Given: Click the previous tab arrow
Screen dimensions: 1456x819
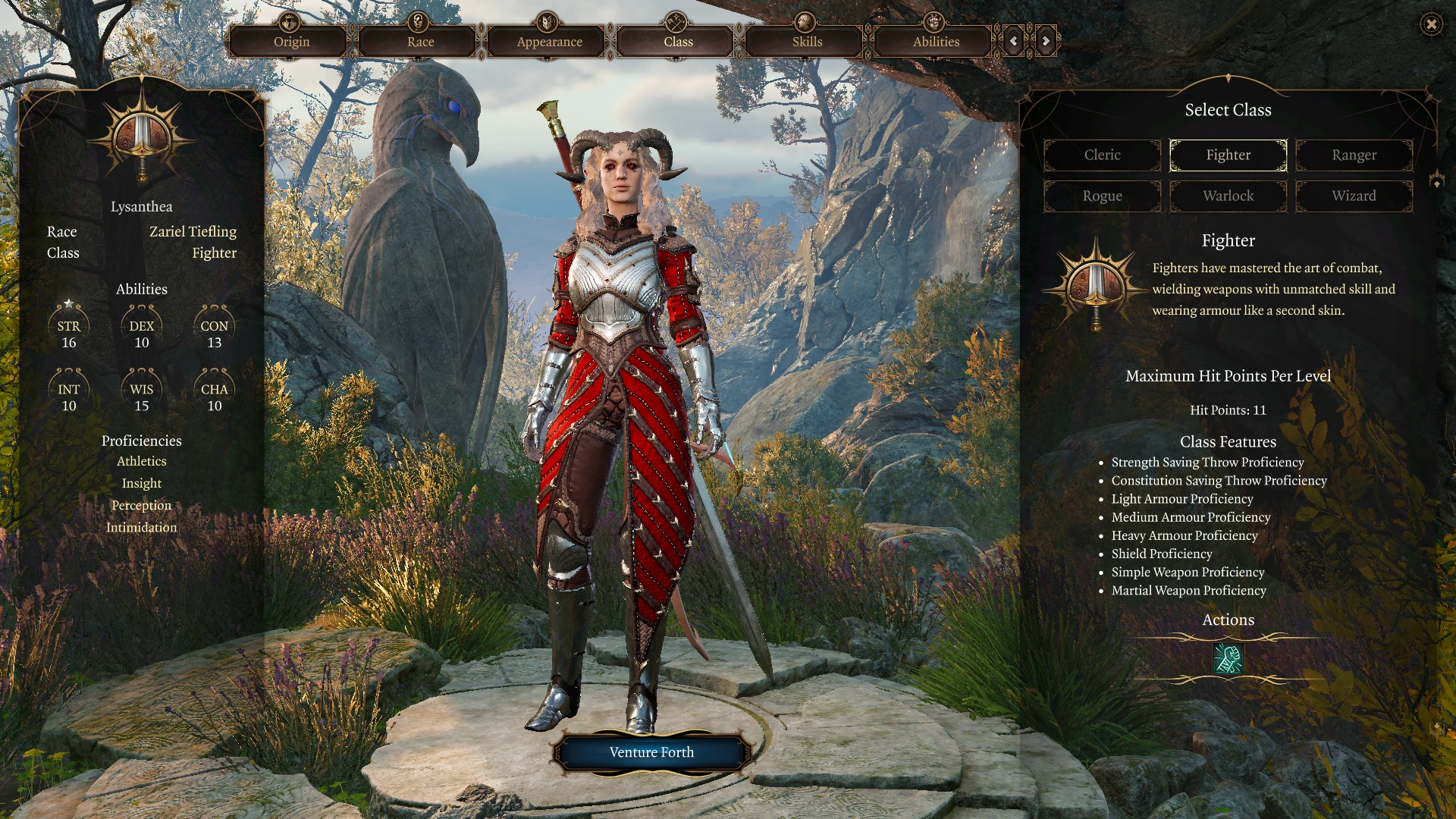Looking at the screenshot, I should pos(1014,41).
